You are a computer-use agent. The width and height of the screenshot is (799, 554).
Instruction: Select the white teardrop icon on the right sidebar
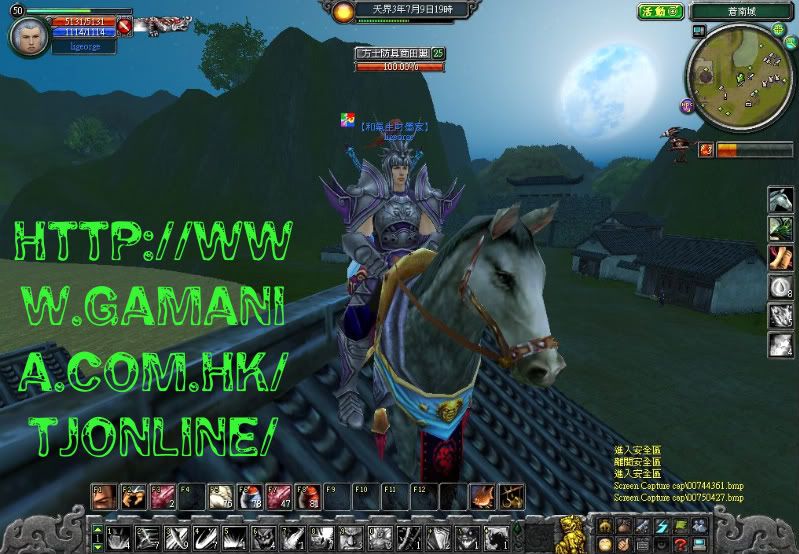pyautogui.click(x=781, y=287)
